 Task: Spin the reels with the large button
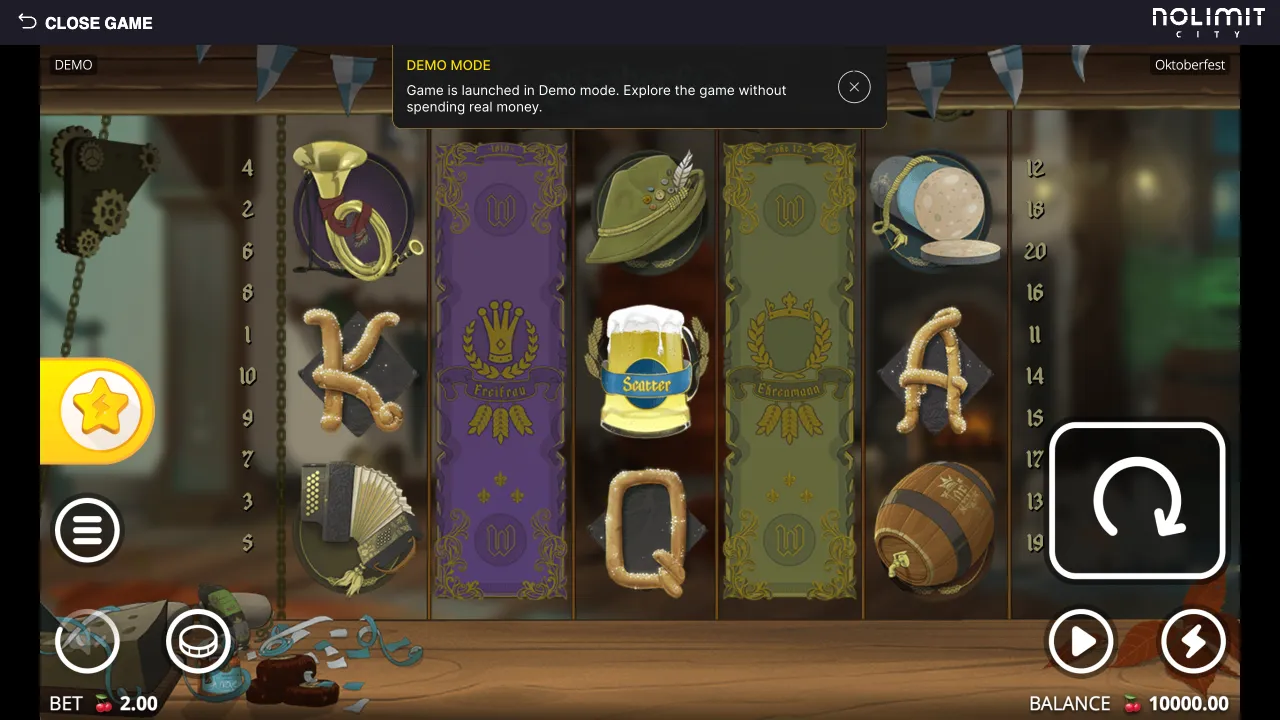click(1137, 501)
